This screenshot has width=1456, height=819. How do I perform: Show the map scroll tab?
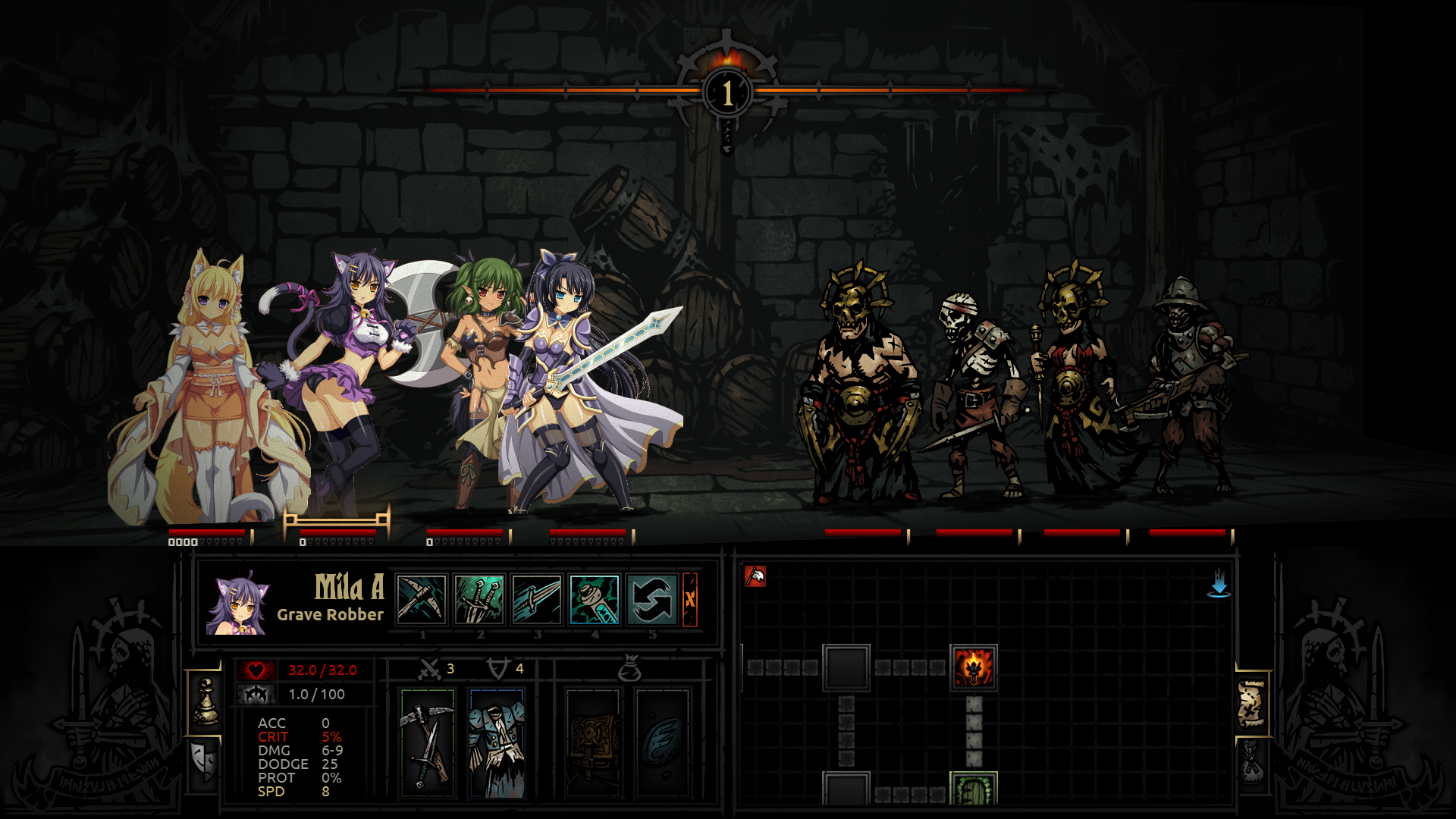(1251, 702)
